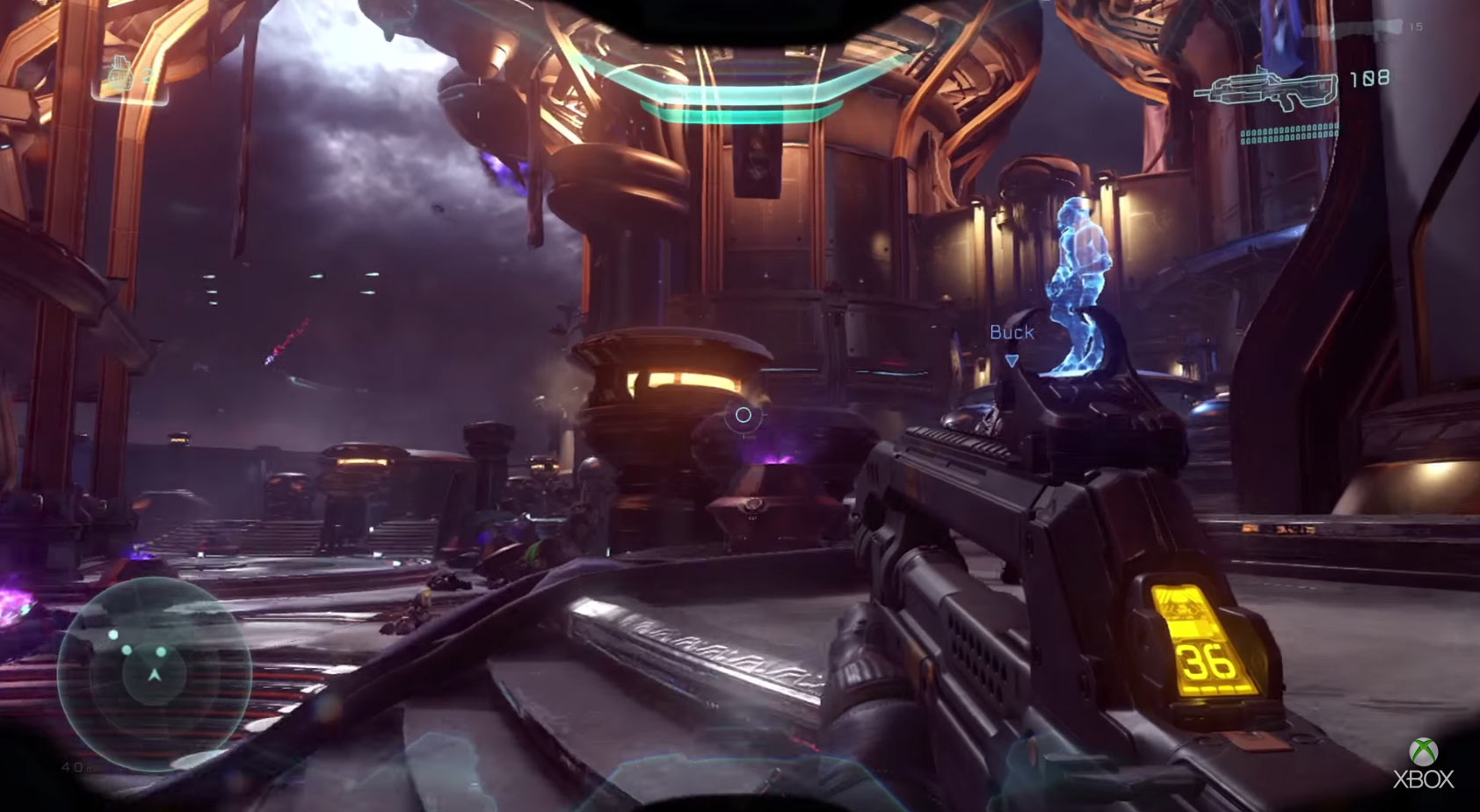Click the Xbox logo watermark

pyautogui.click(x=1424, y=764)
